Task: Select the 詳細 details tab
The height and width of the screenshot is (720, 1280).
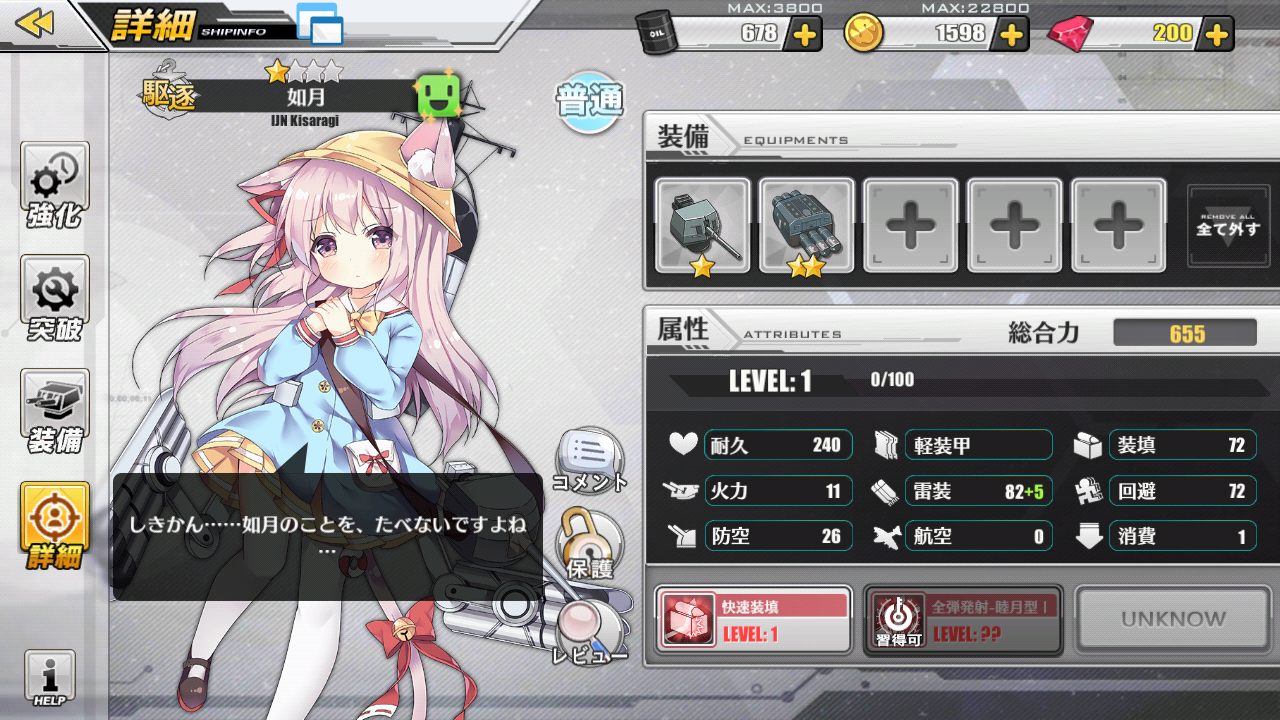Action: click(x=54, y=524)
